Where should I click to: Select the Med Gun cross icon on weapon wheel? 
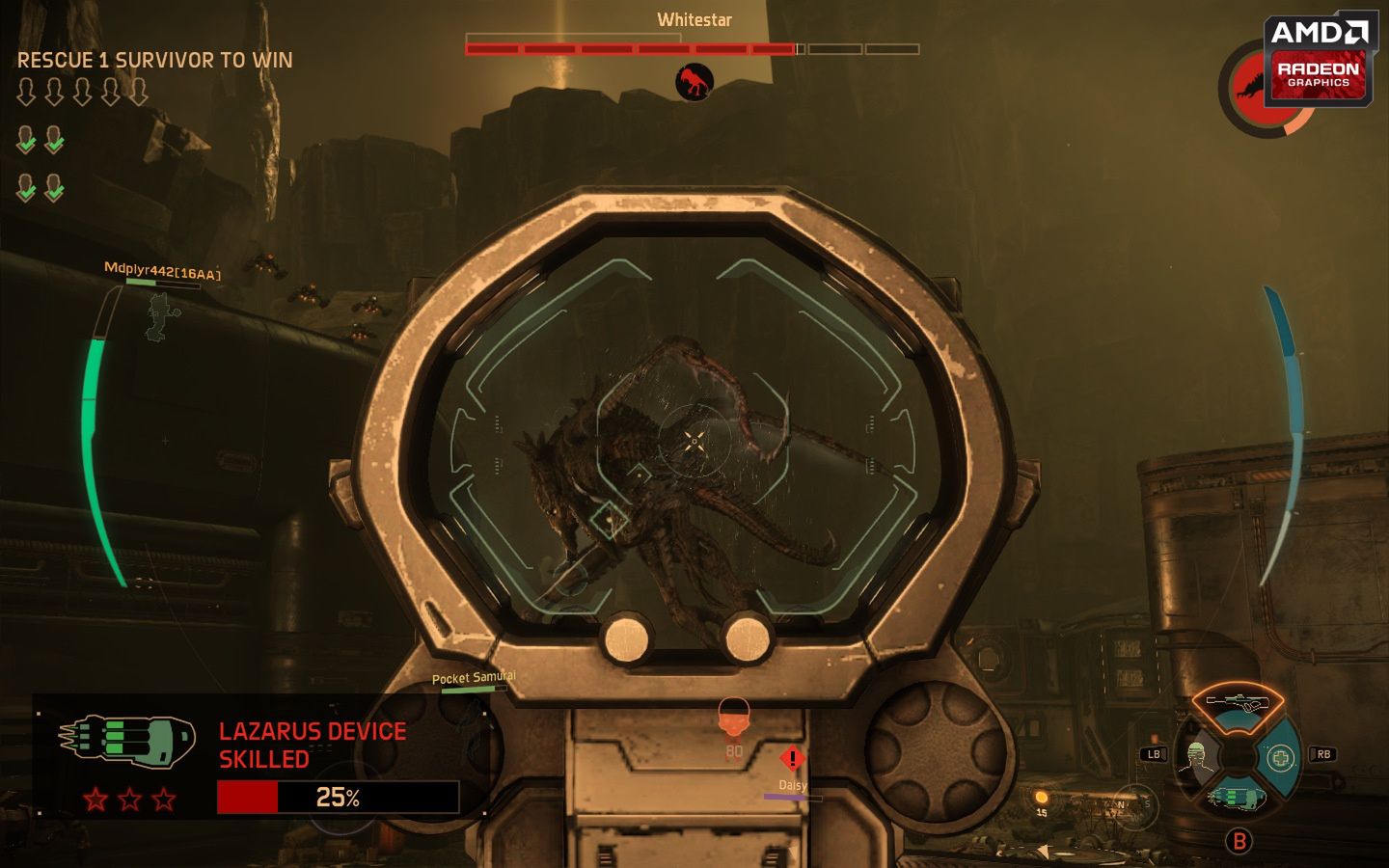1282,756
